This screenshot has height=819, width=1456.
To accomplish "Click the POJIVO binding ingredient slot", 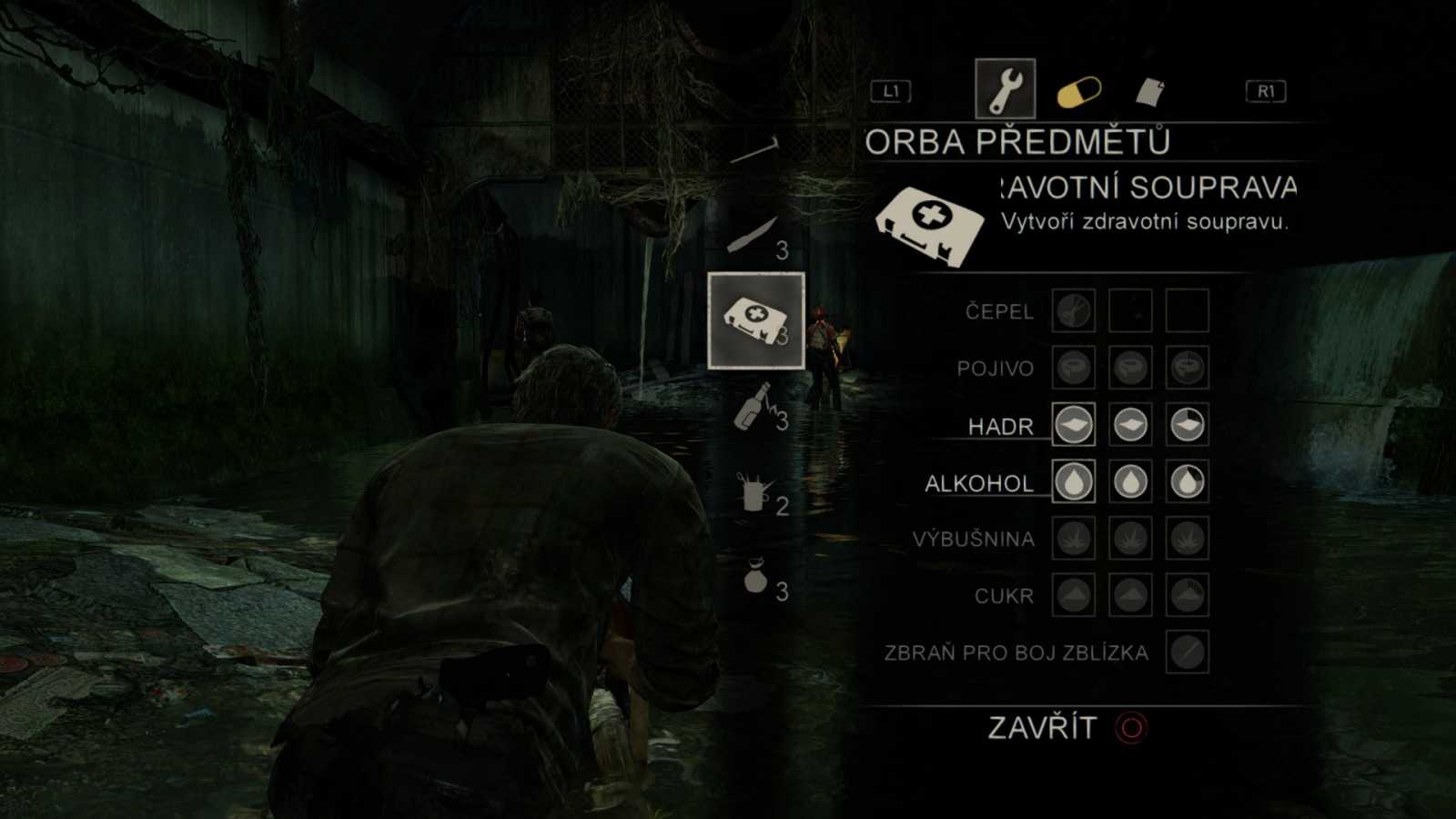I will click(1072, 369).
